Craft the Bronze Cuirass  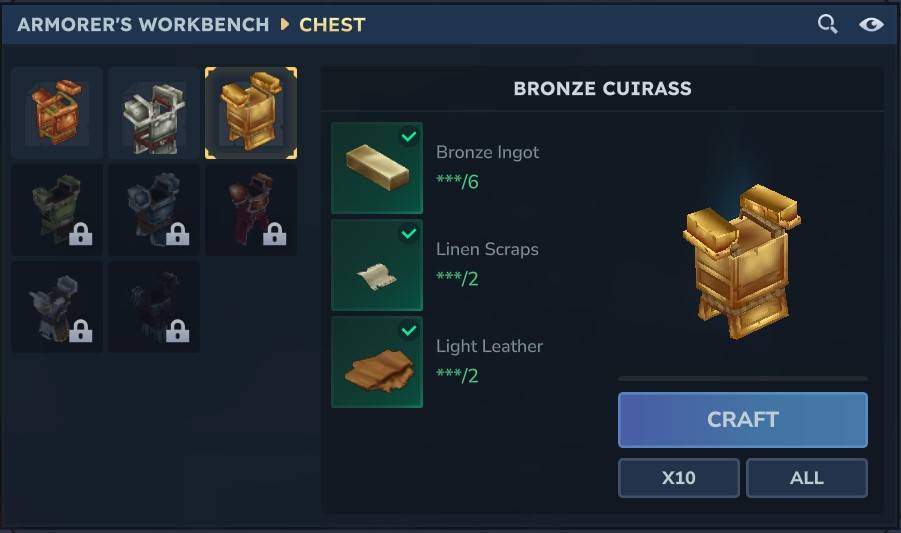(x=742, y=420)
